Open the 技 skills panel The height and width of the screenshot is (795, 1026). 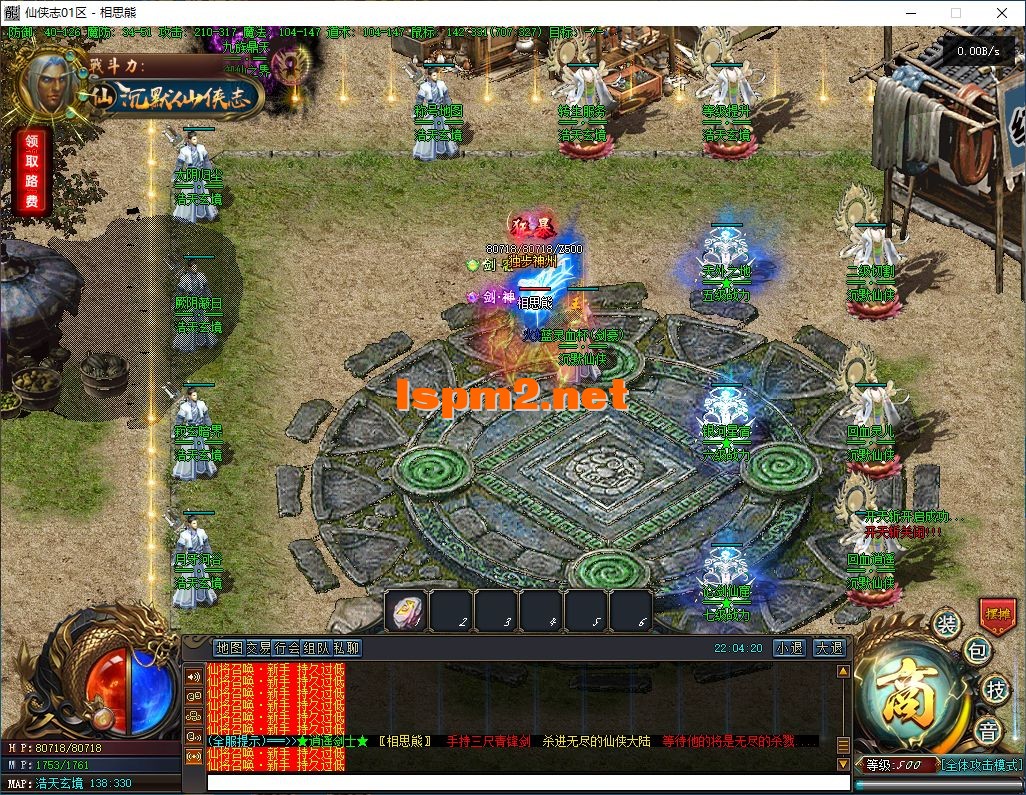click(x=995, y=690)
